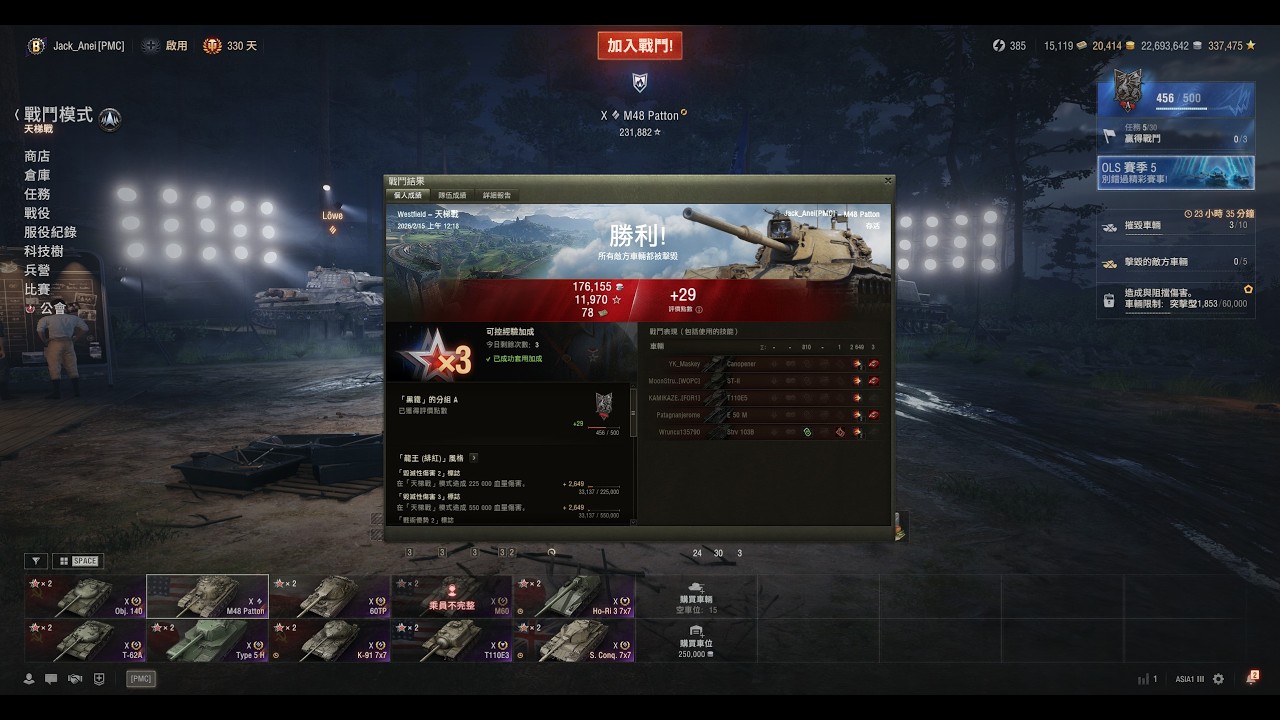The width and height of the screenshot is (1280, 720).
Task: Go to the 倉庫 depot menu
Action: 37,175
